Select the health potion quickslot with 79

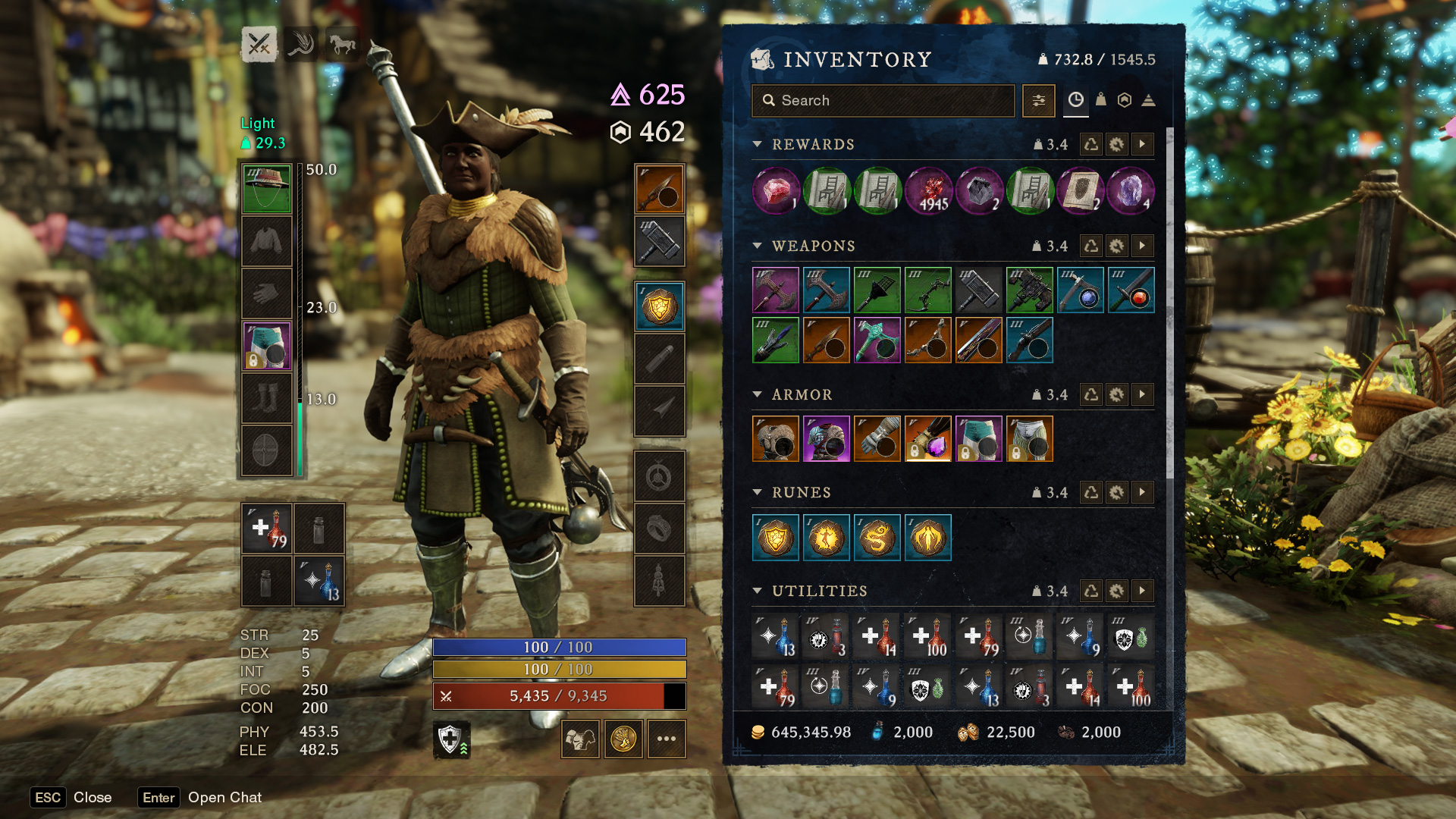266,529
